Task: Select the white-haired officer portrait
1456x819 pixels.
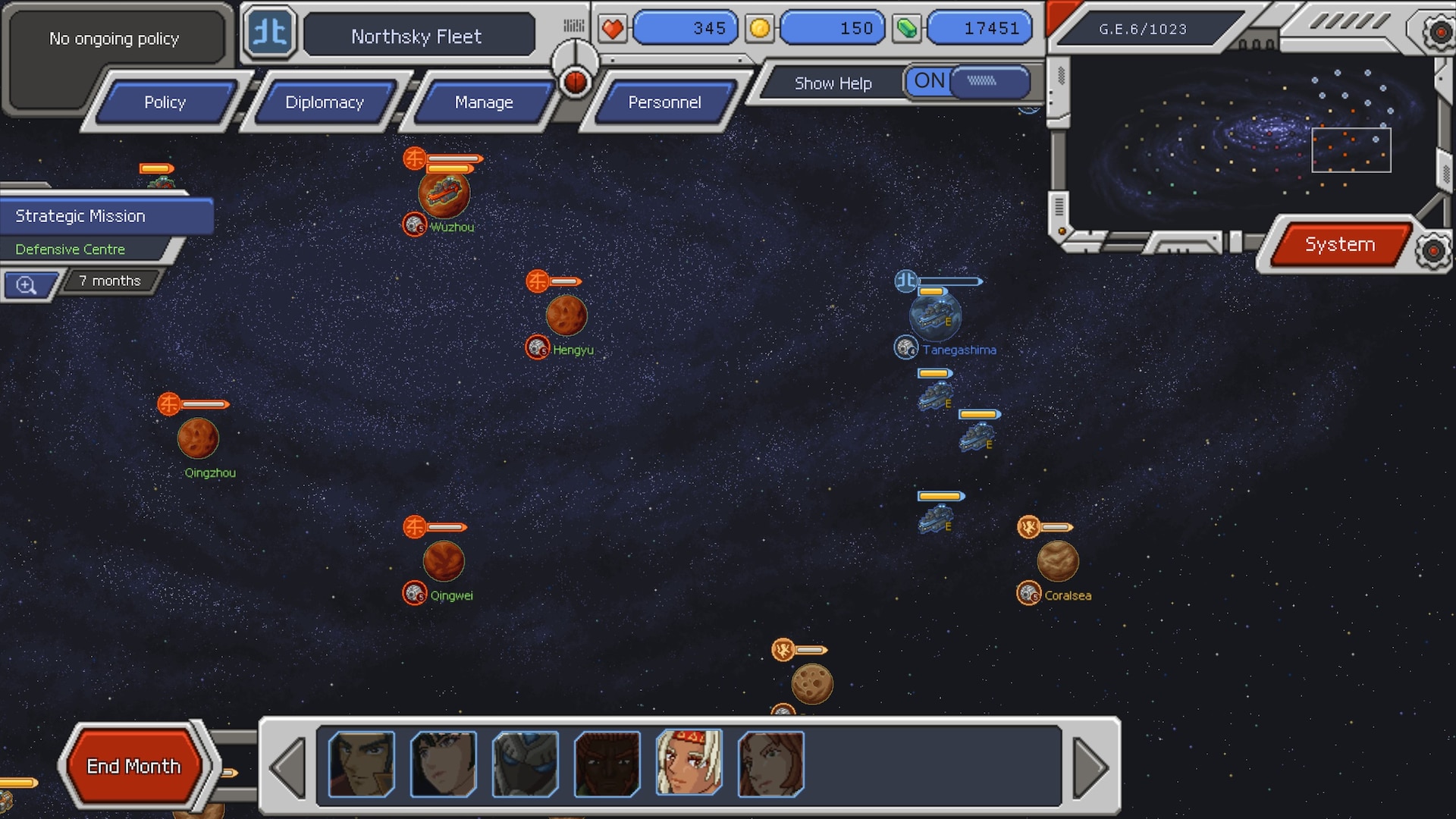Action: (x=689, y=763)
